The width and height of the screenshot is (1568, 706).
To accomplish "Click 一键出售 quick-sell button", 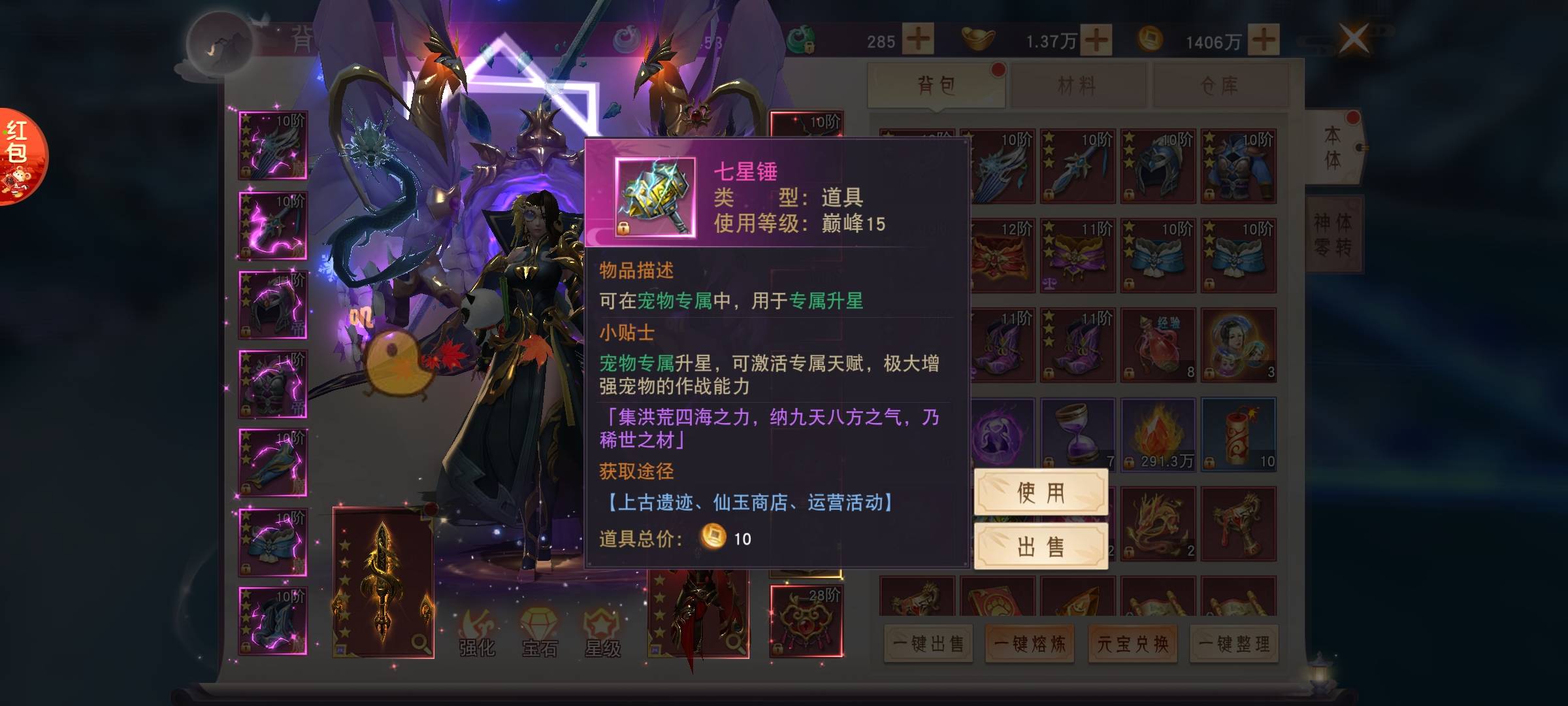I will [928, 644].
